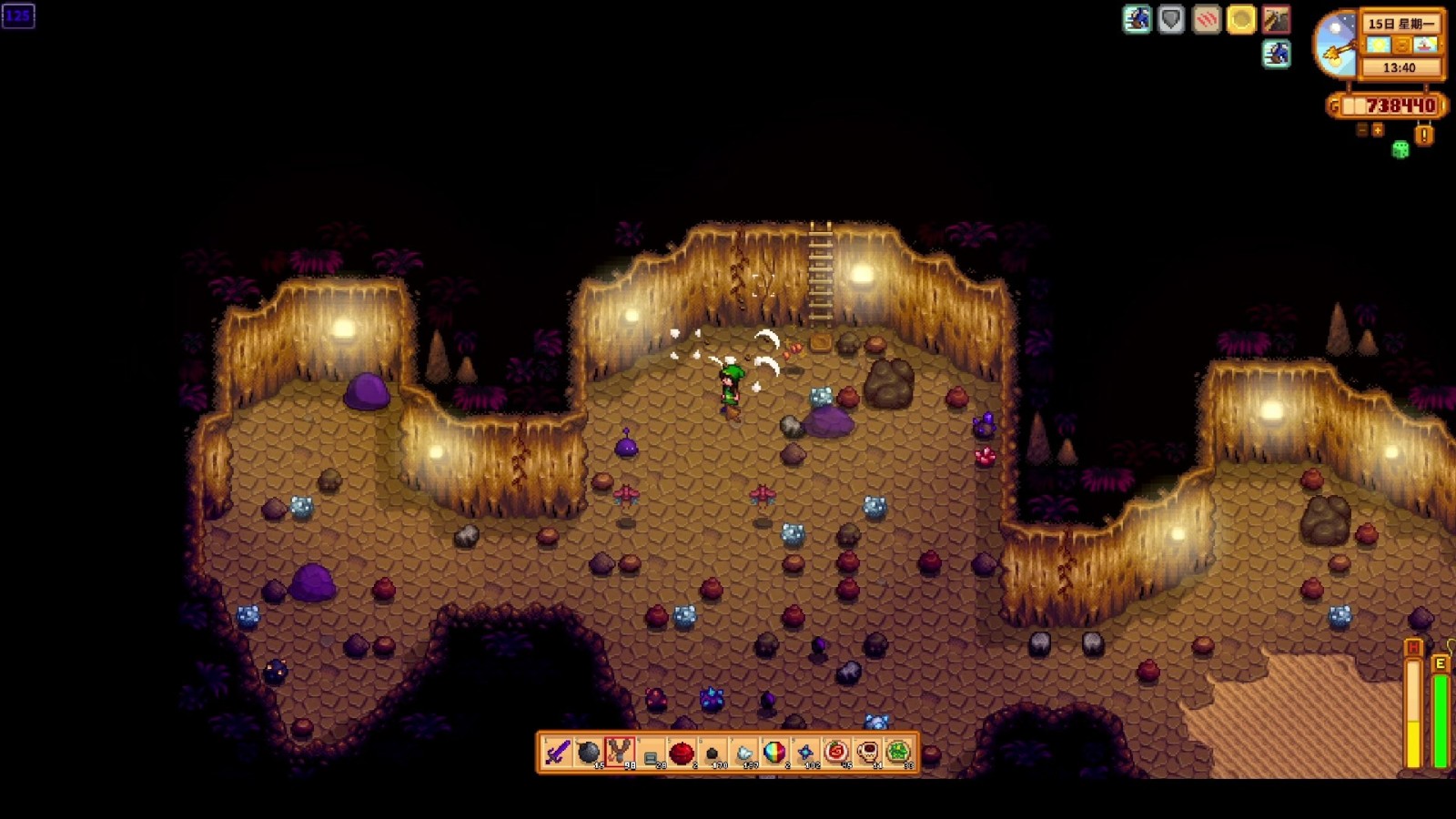Choose the white crystal item slot
Image resolution: width=1456 pixels, height=819 pixels.
point(743,753)
